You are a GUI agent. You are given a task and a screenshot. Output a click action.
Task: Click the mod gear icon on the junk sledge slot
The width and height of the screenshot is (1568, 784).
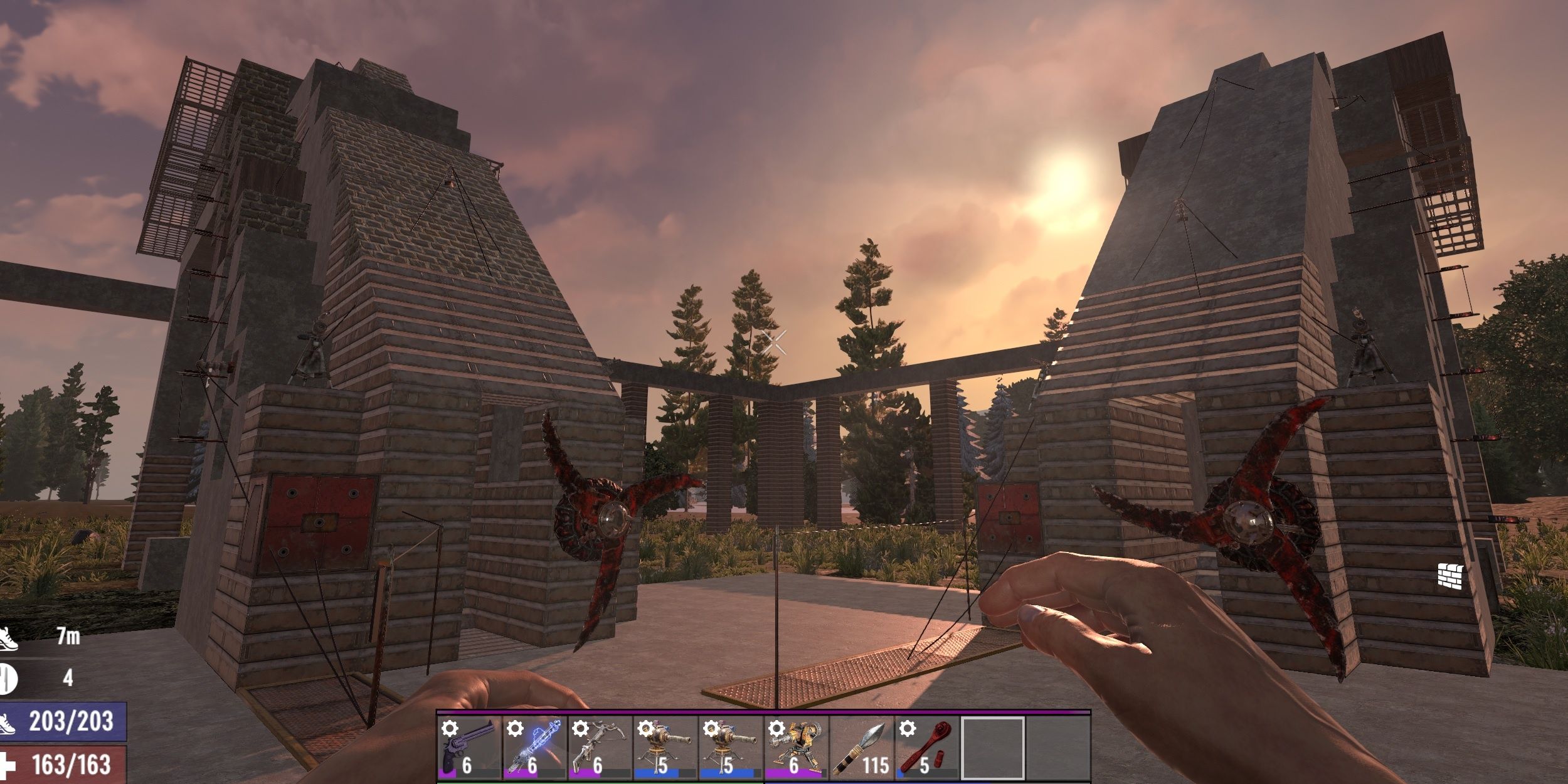pyautogui.click(x=778, y=729)
